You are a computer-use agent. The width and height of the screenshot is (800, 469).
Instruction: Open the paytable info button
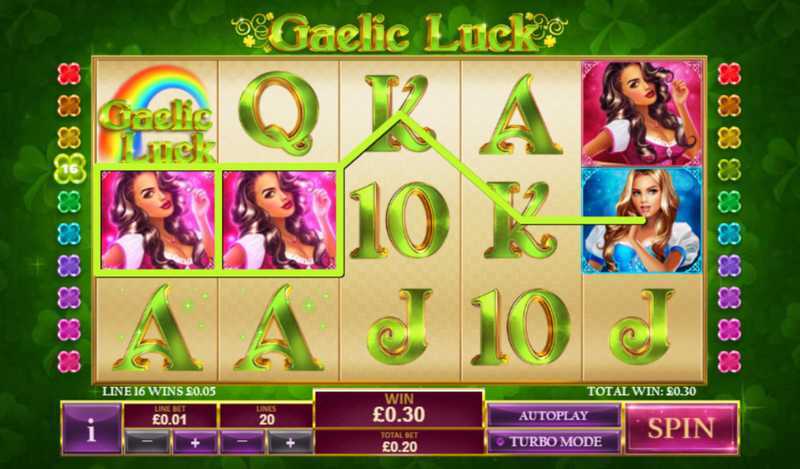[91, 430]
